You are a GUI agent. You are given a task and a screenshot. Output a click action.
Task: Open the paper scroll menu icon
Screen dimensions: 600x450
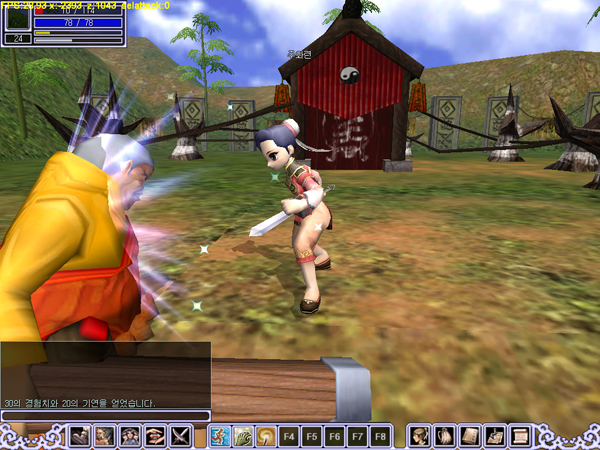click(519, 436)
